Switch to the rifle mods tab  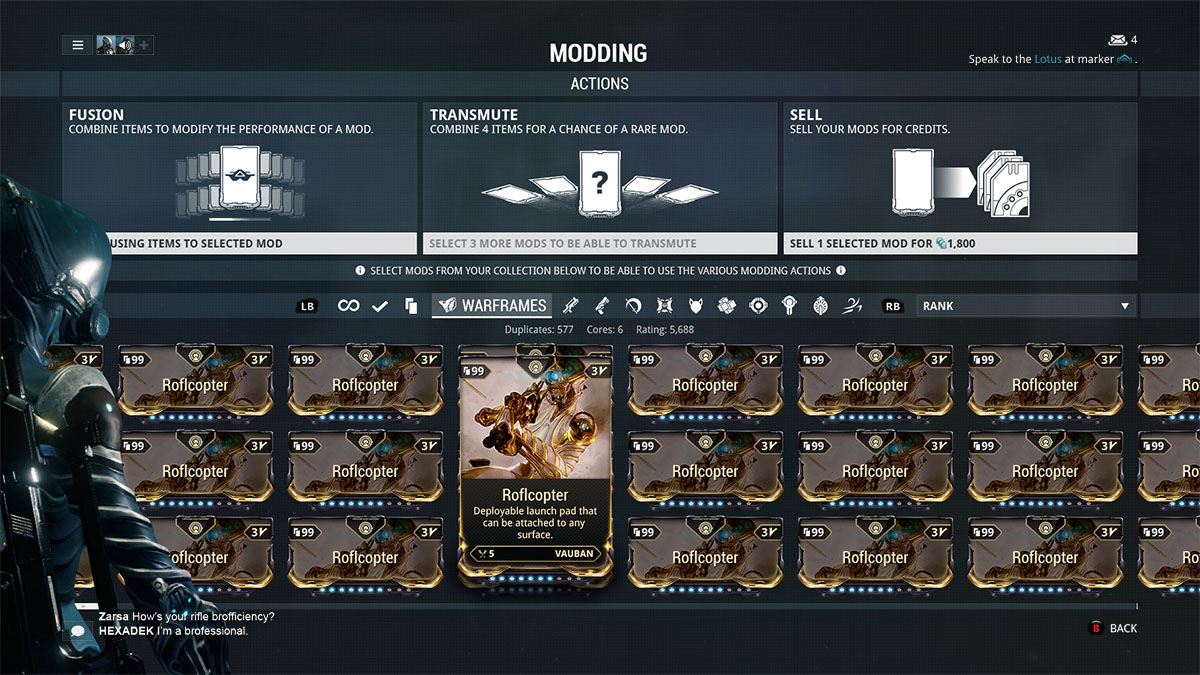pos(571,306)
